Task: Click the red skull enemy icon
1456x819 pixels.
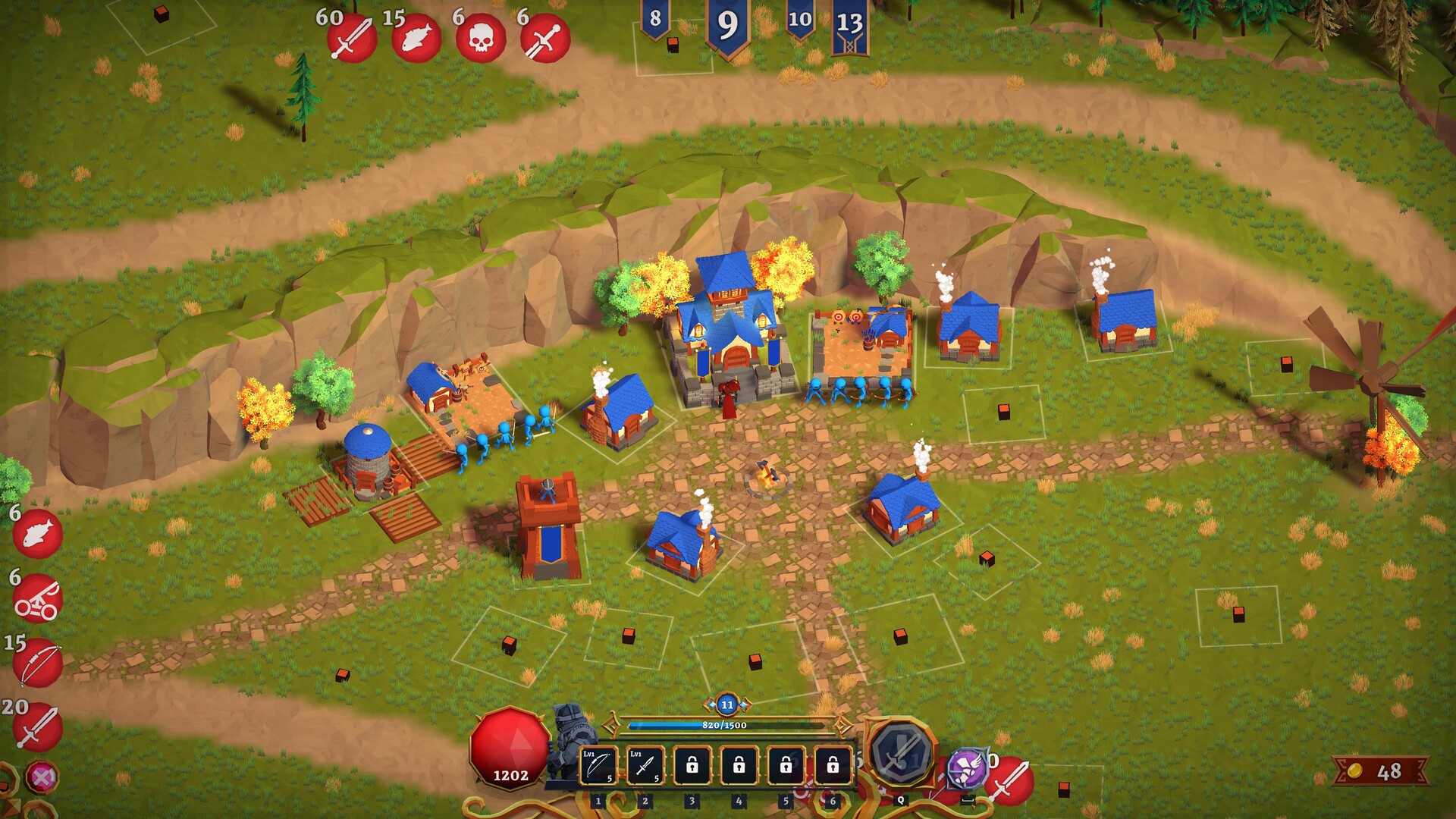Action: pyautogui.click(x=481, y=38)
